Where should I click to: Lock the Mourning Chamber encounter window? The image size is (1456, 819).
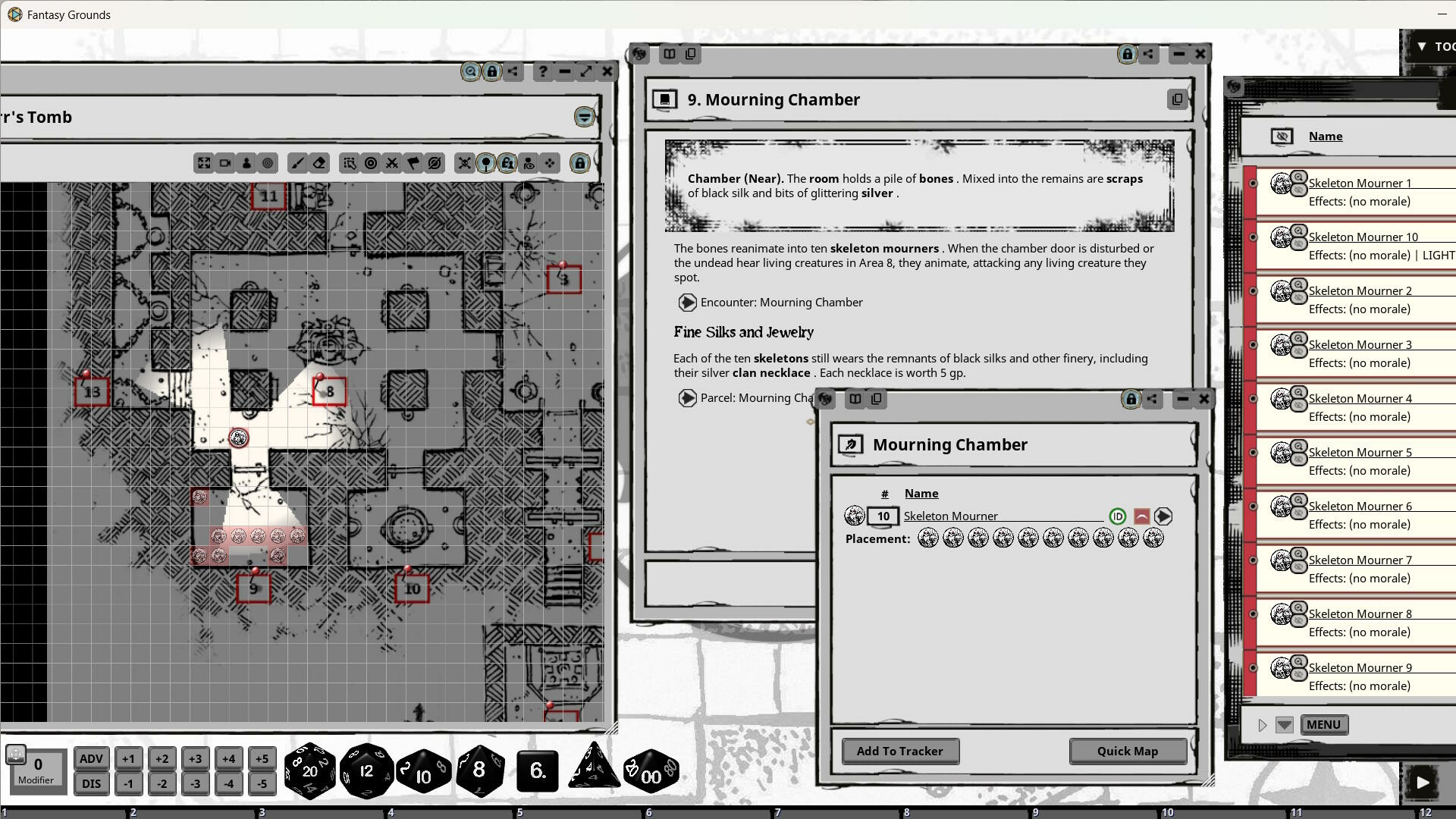[1131, 399]
